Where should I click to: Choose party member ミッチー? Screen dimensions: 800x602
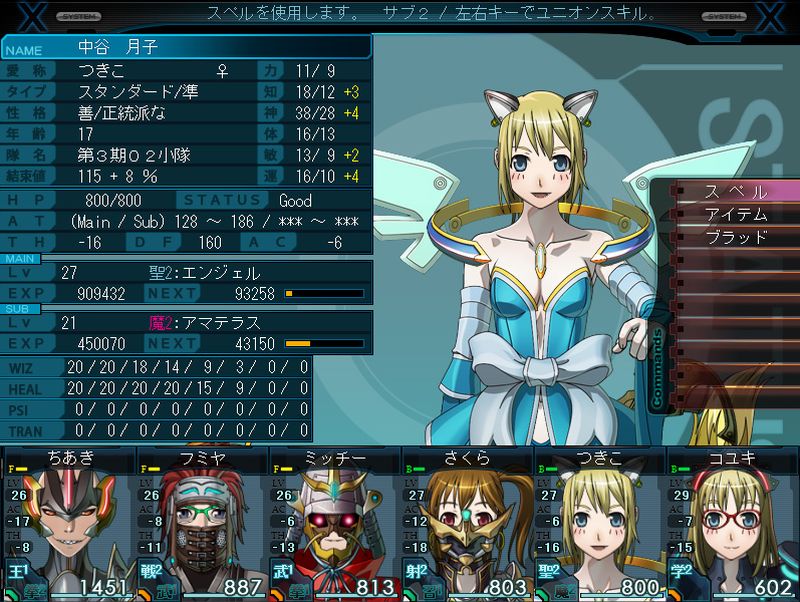click(335, 525)
